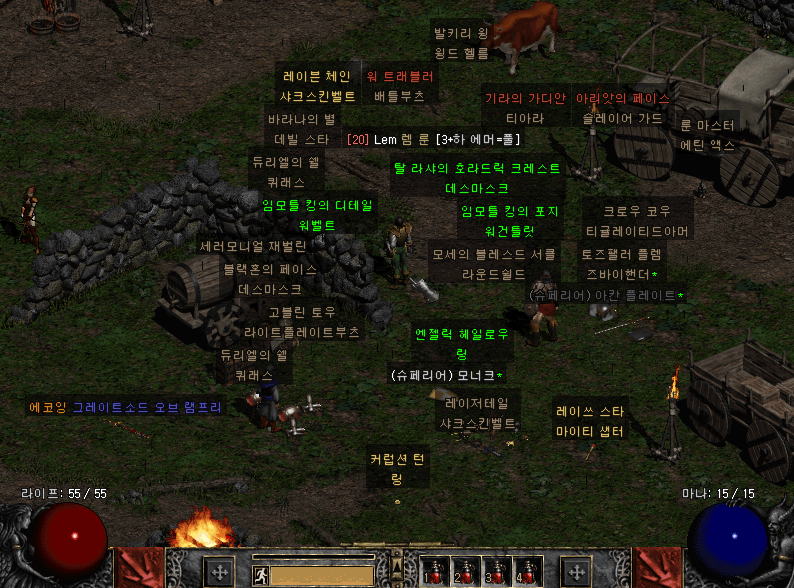The image size is (794, 588).
Task: Open the left-hand attack skill selector
Action: click(219, 572)
